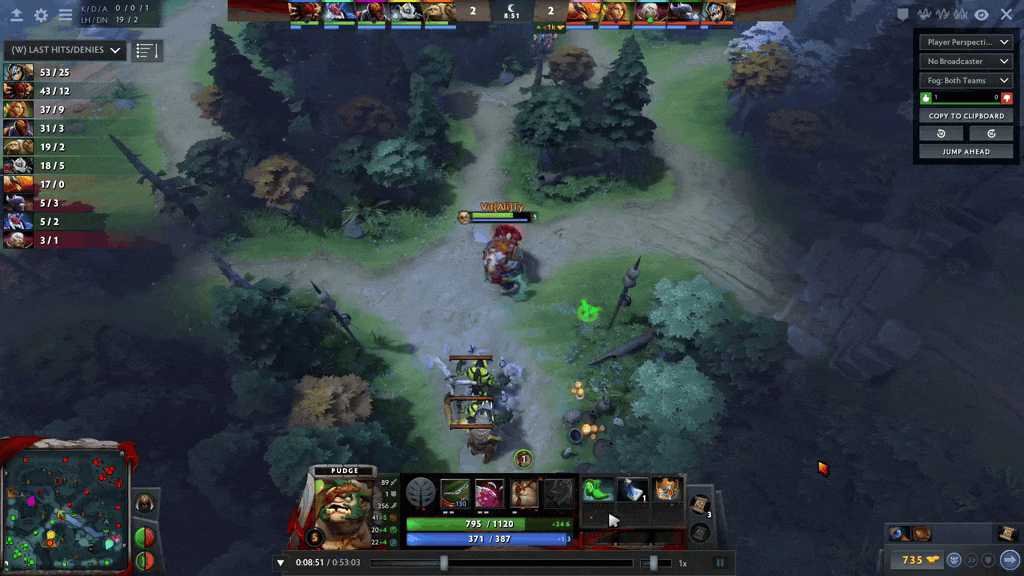Open the Player Perspective camera dropdown
The width and height of the screenshot is (1024, 576).
click(x=965, y=42)
